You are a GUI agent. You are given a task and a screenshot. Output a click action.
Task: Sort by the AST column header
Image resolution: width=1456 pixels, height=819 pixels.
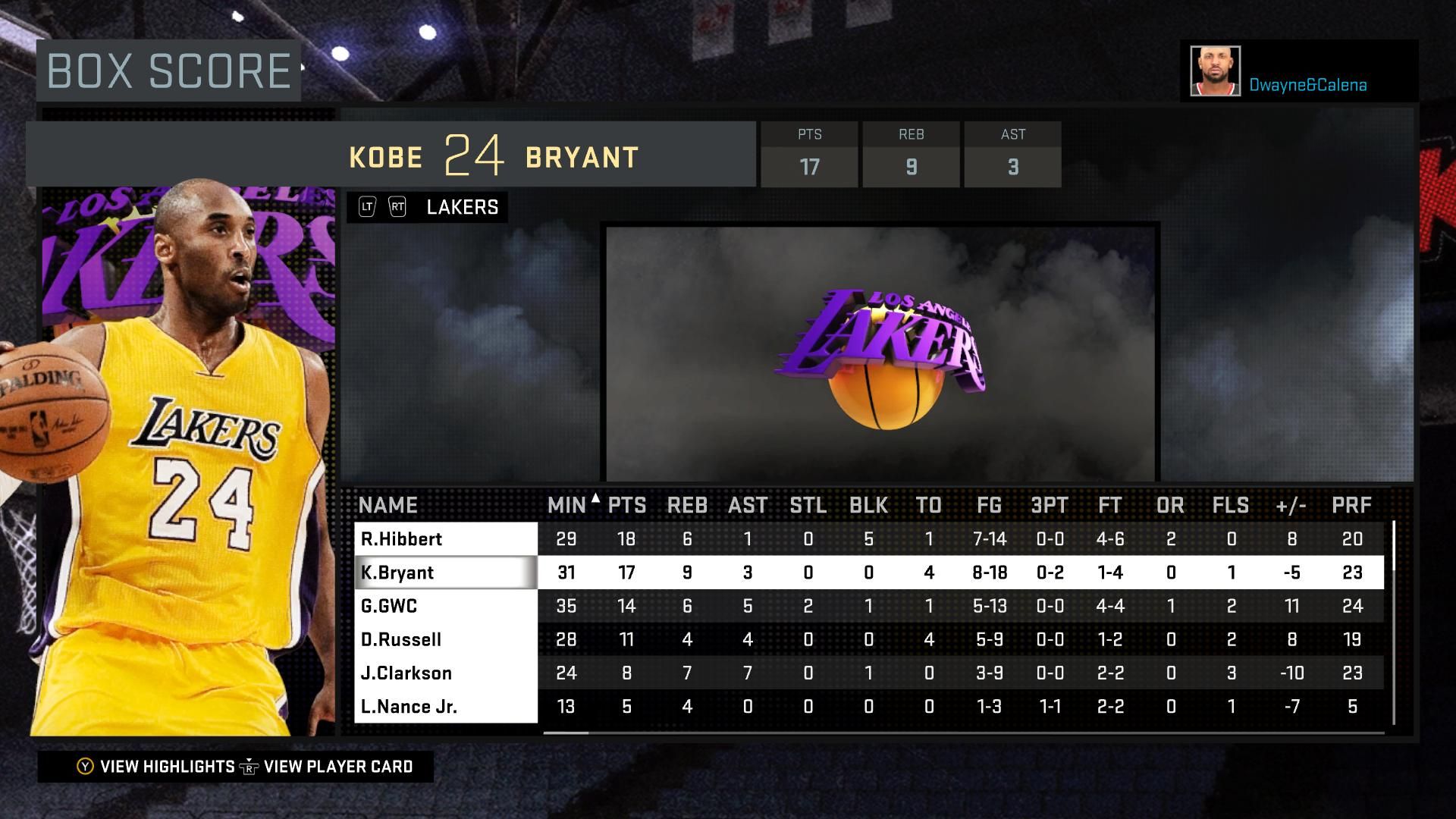tap(748, 505)
